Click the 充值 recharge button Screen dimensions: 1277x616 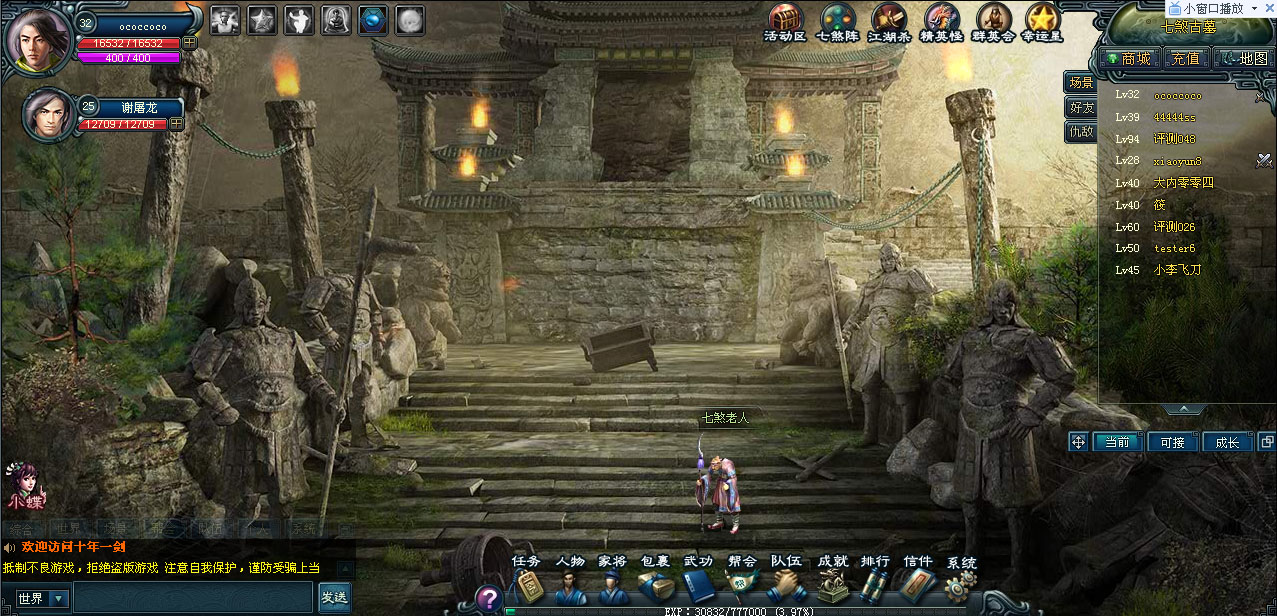pos(1185,59)
